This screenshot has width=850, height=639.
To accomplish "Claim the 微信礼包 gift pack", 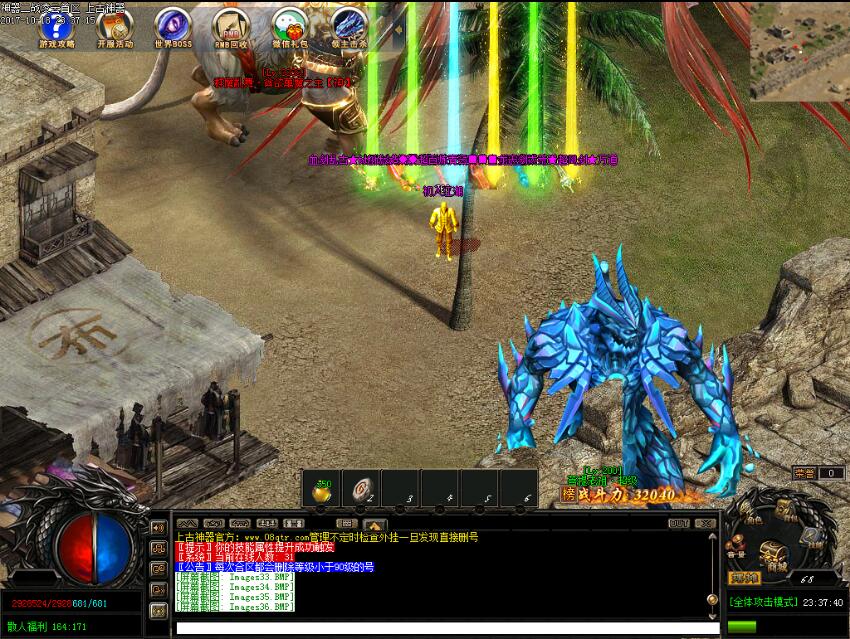I will pyautogui.click(x=289, y=25).
